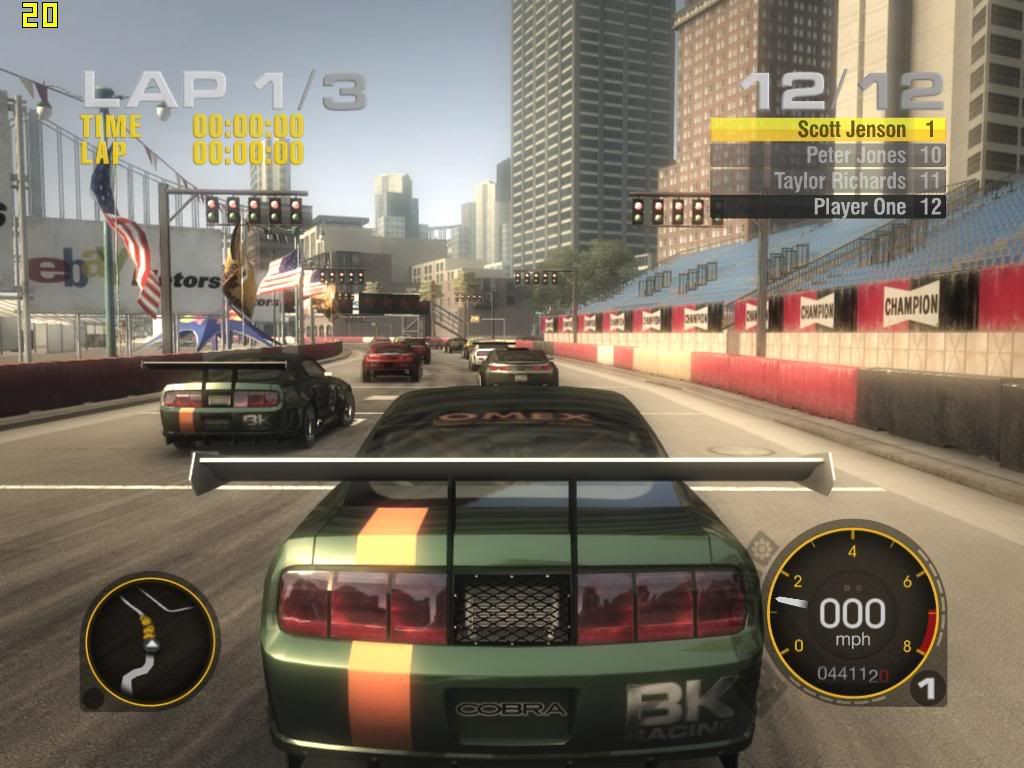Choose Taylor Richards in the standings
The image size is (1024, 768).
point(828,181)
